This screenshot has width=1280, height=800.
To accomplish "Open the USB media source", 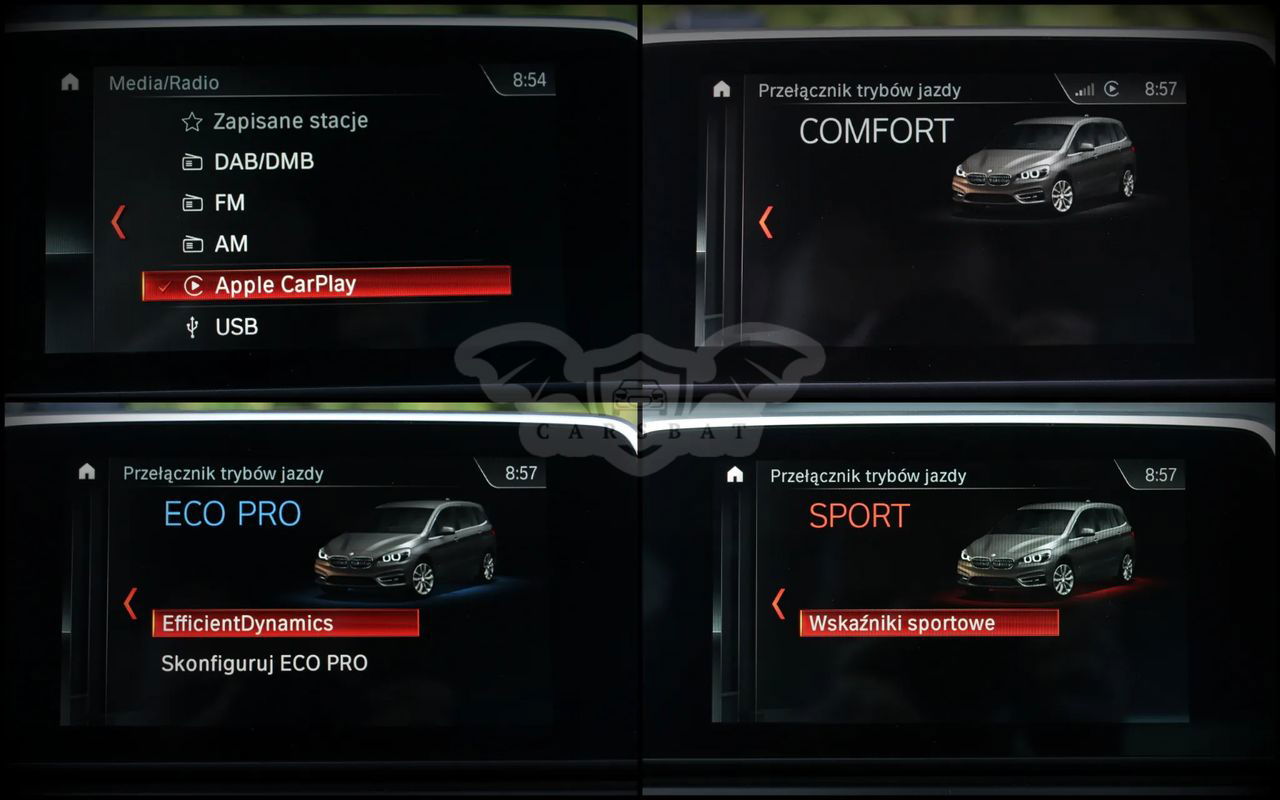I will [236, 327].
